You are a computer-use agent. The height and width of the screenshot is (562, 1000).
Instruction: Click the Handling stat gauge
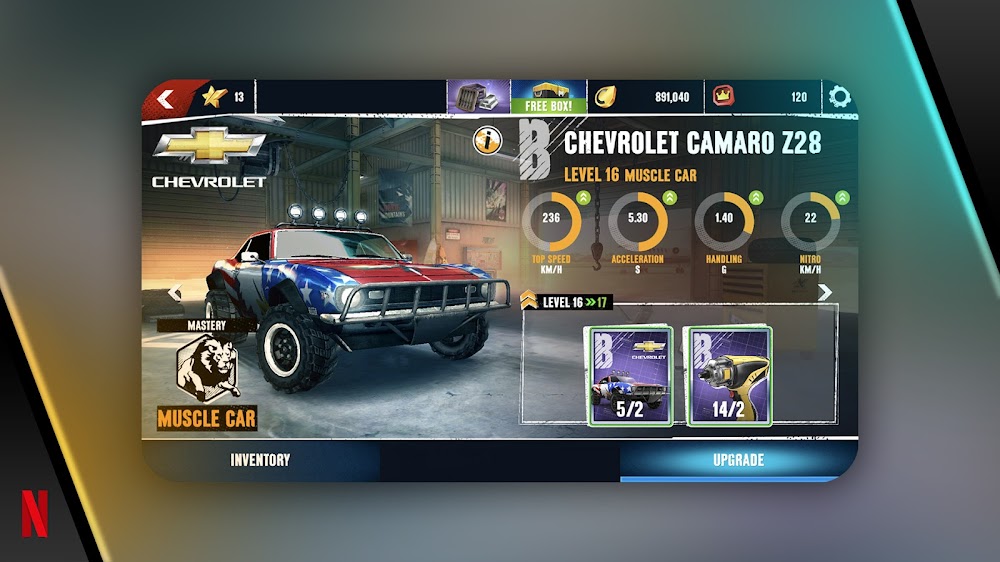point(723,222)
